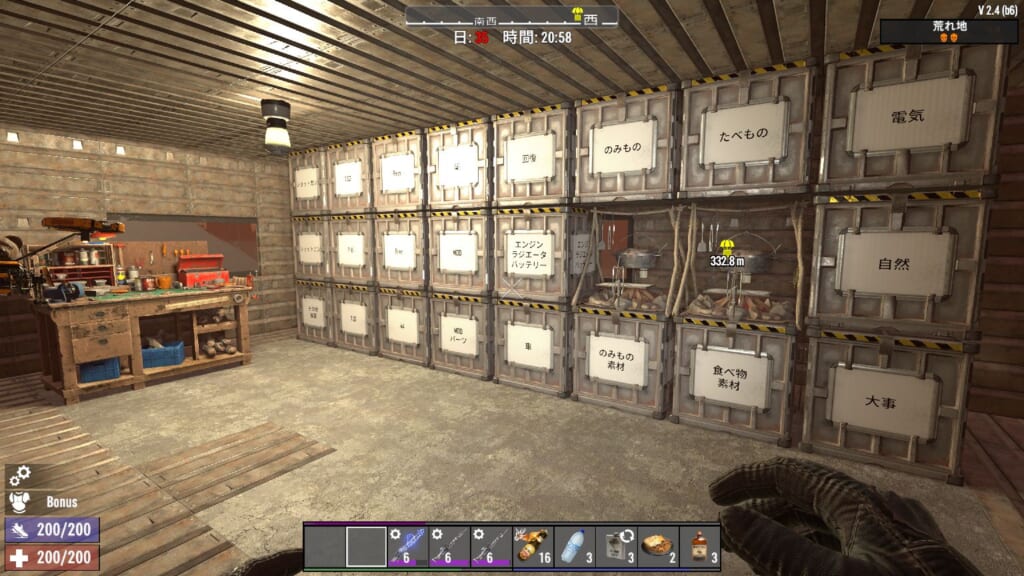Select the grilled meat stack of 16
1024x576 pixels.
tap(533, 546)
